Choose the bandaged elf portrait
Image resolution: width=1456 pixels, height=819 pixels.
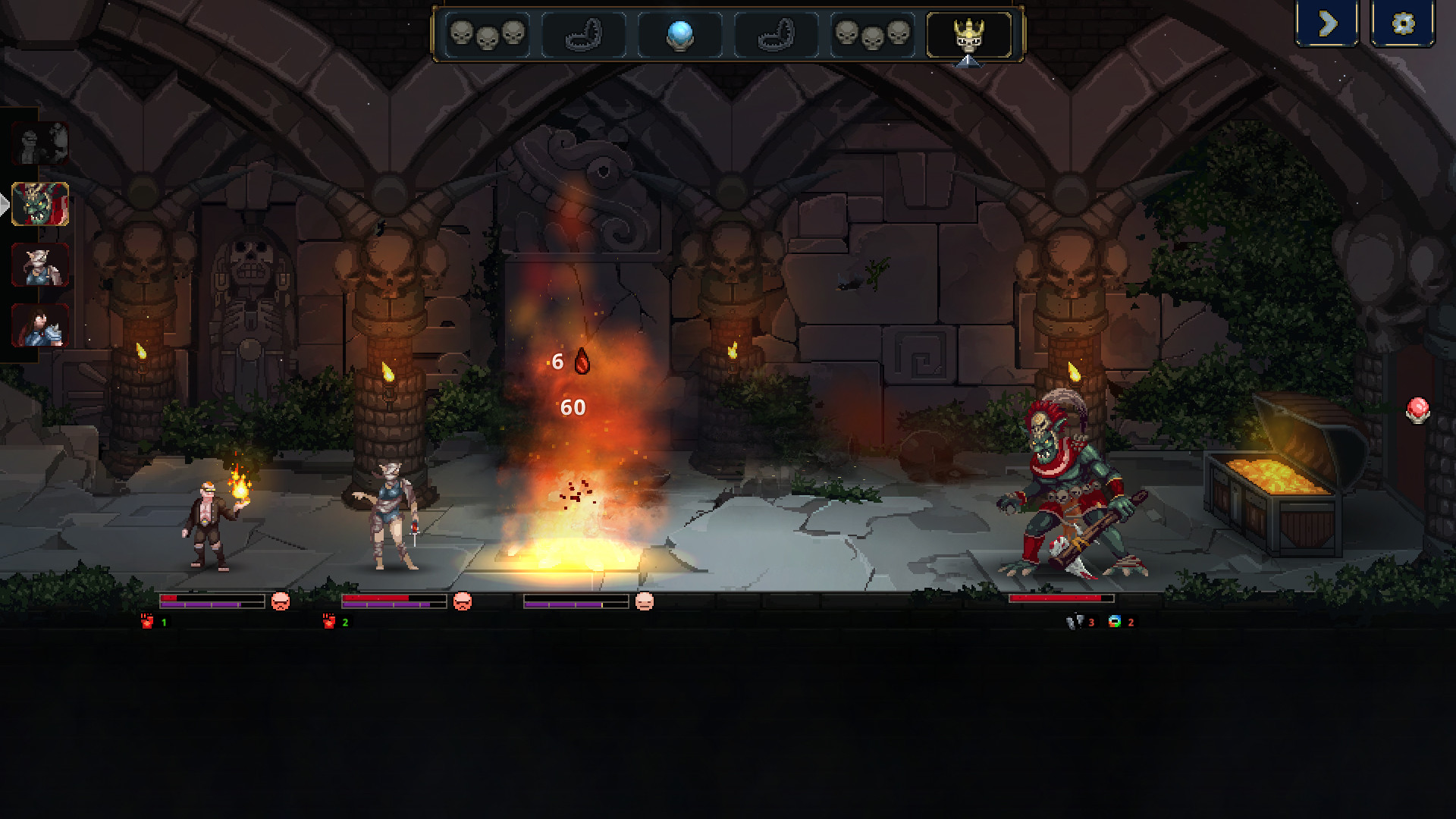pos(40,265)
